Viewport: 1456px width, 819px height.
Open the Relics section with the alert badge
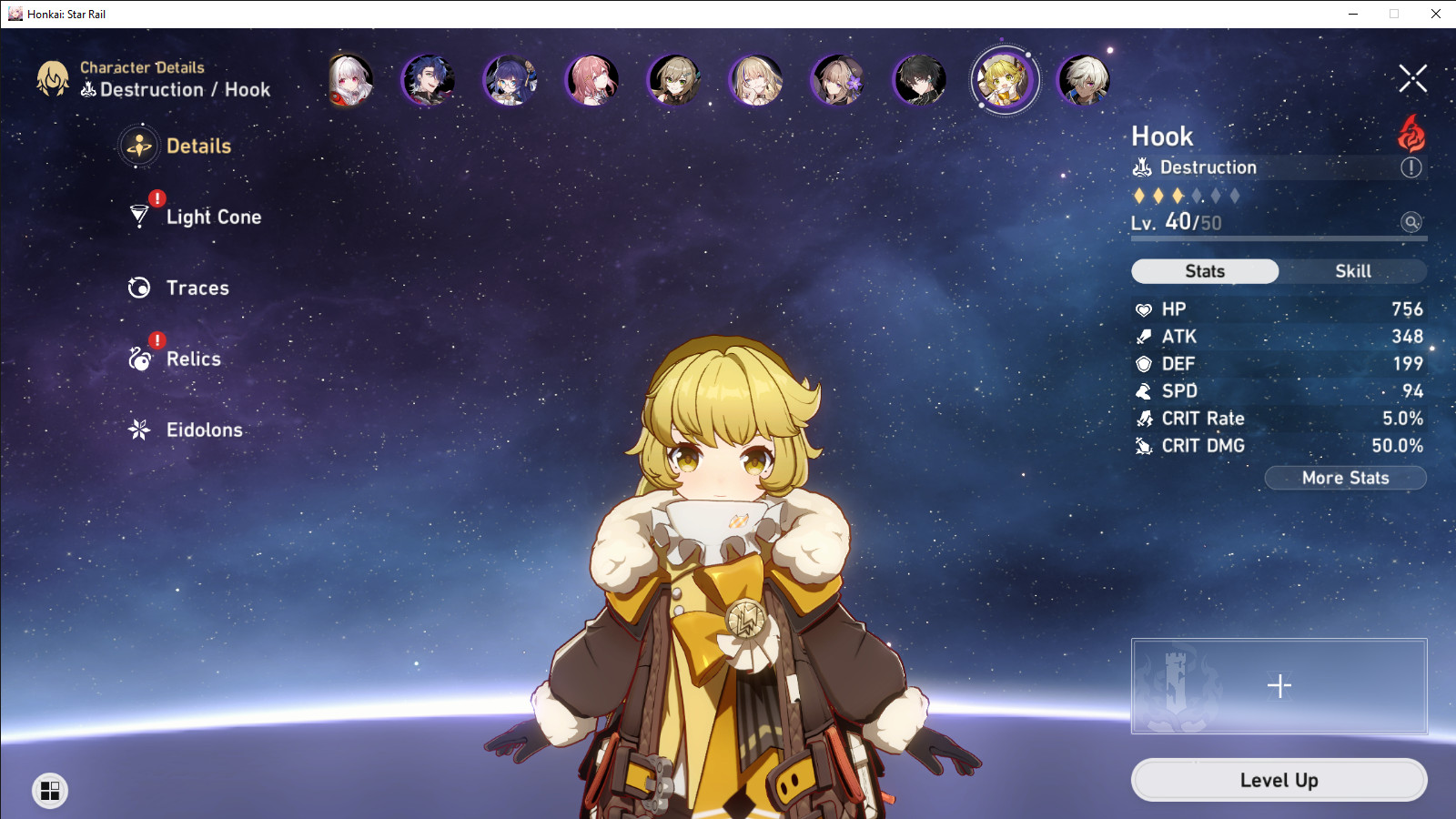[192, 359]
